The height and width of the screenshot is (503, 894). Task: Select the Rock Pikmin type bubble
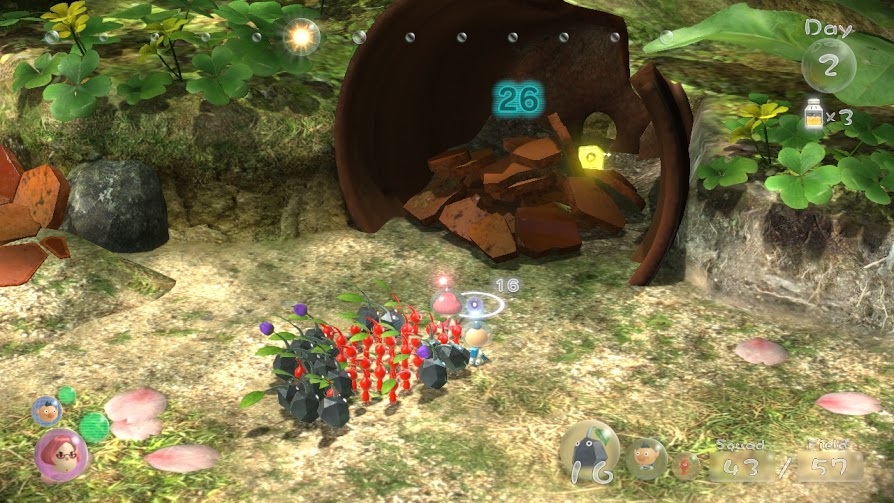tap(588, 452)
